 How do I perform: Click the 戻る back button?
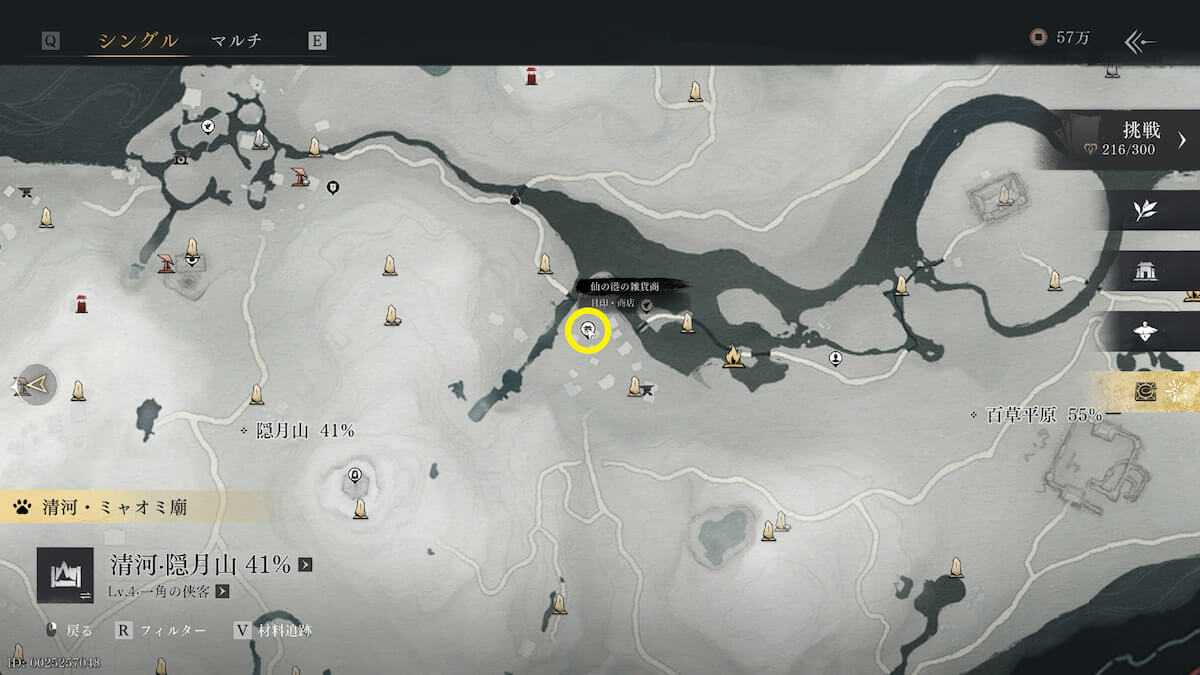point(70,630)
